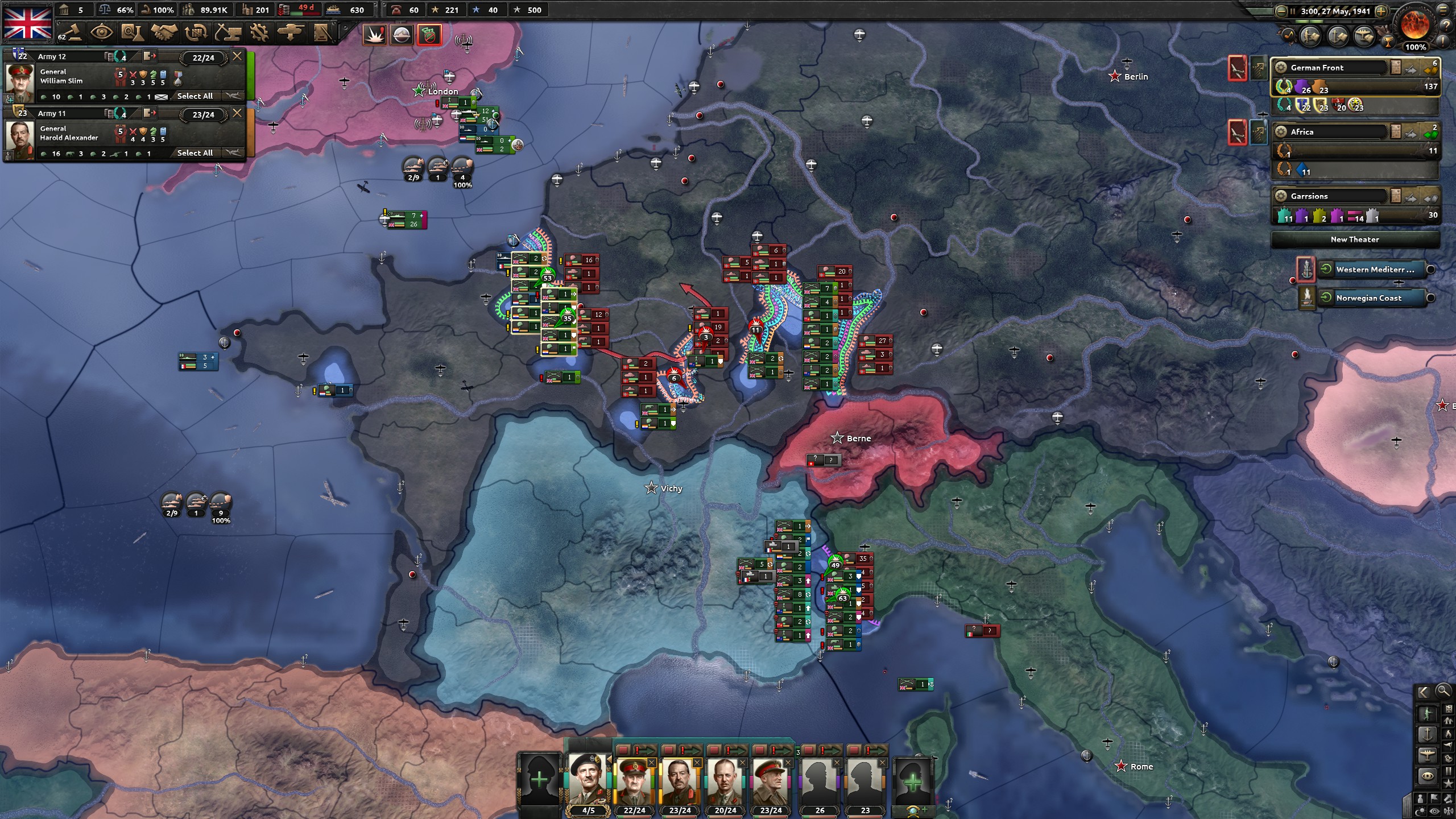Image resolution: width=1456 pixels, height=819 pixels.
Task: Open the construction panel icon
Action: 227,32
